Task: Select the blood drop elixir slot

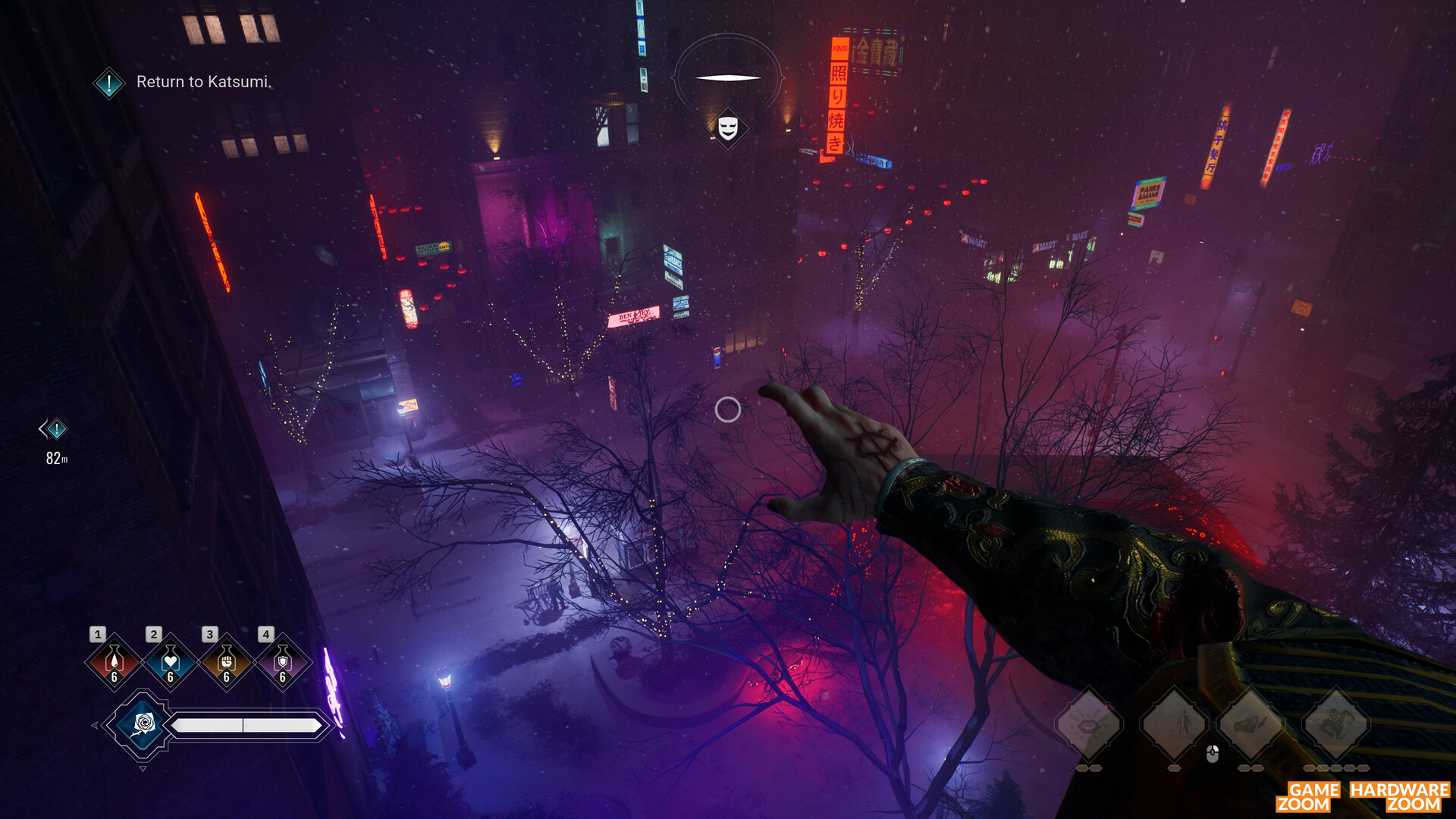Action: click(x=114, y=663)
